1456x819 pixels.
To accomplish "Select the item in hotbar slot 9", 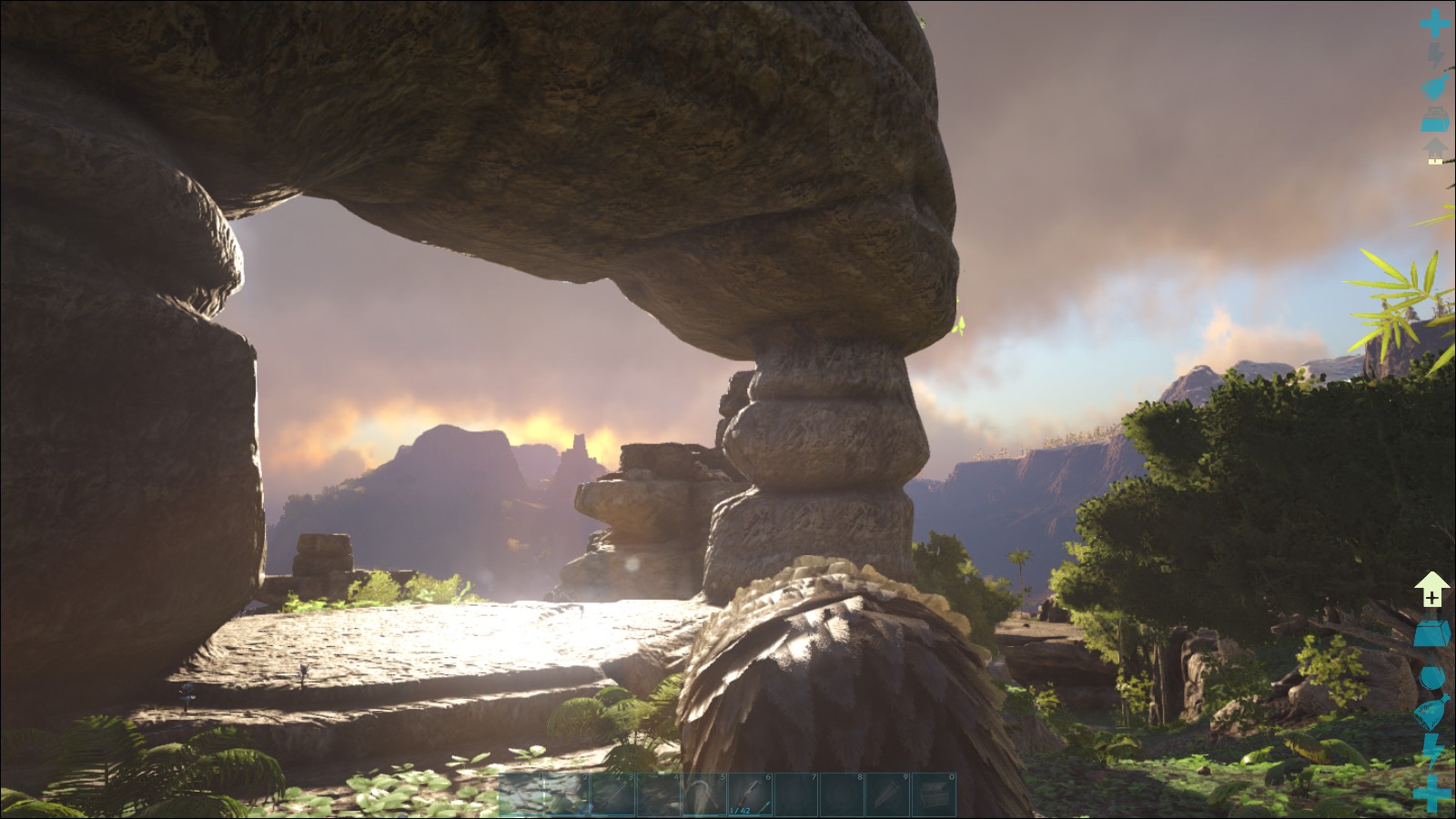I will click(888, 794).
